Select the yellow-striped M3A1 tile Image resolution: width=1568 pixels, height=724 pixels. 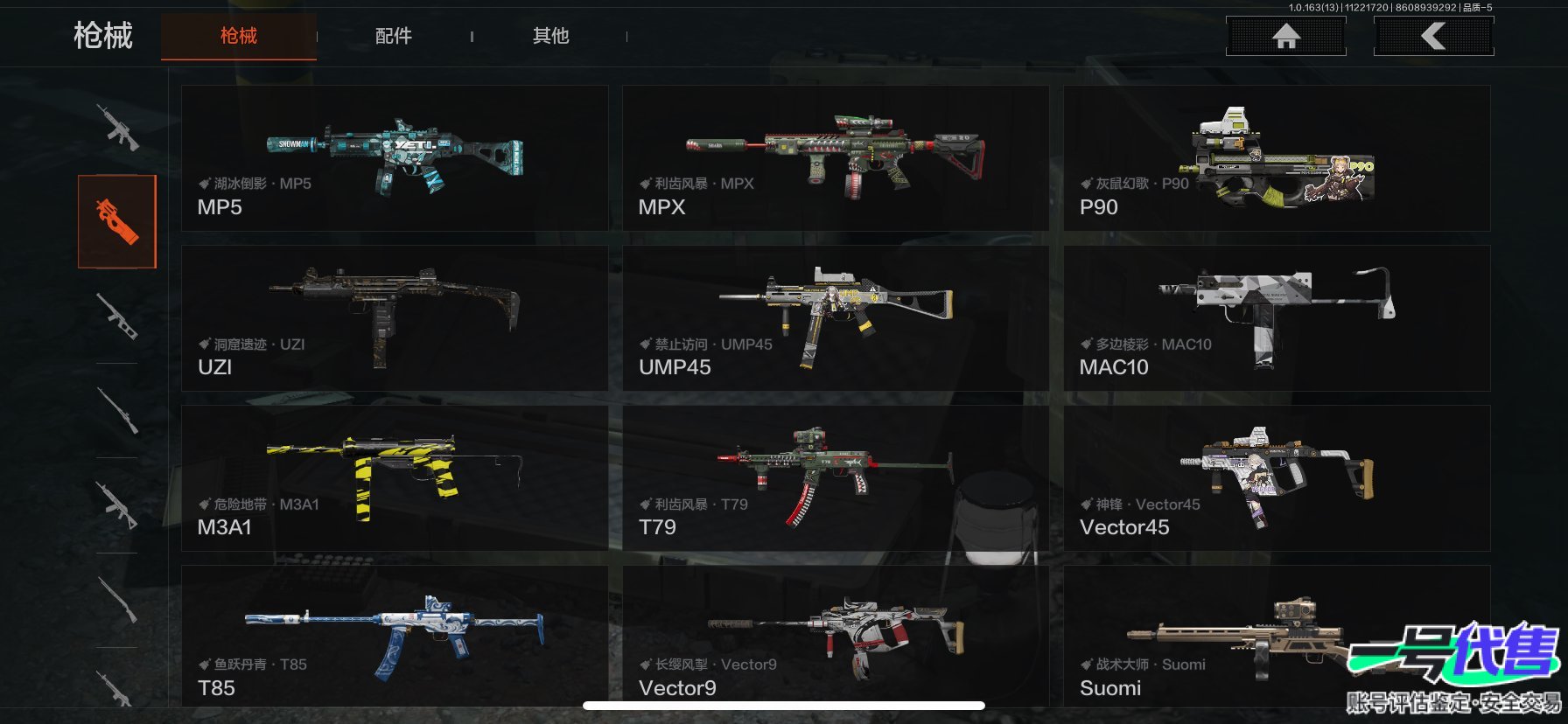395,478
